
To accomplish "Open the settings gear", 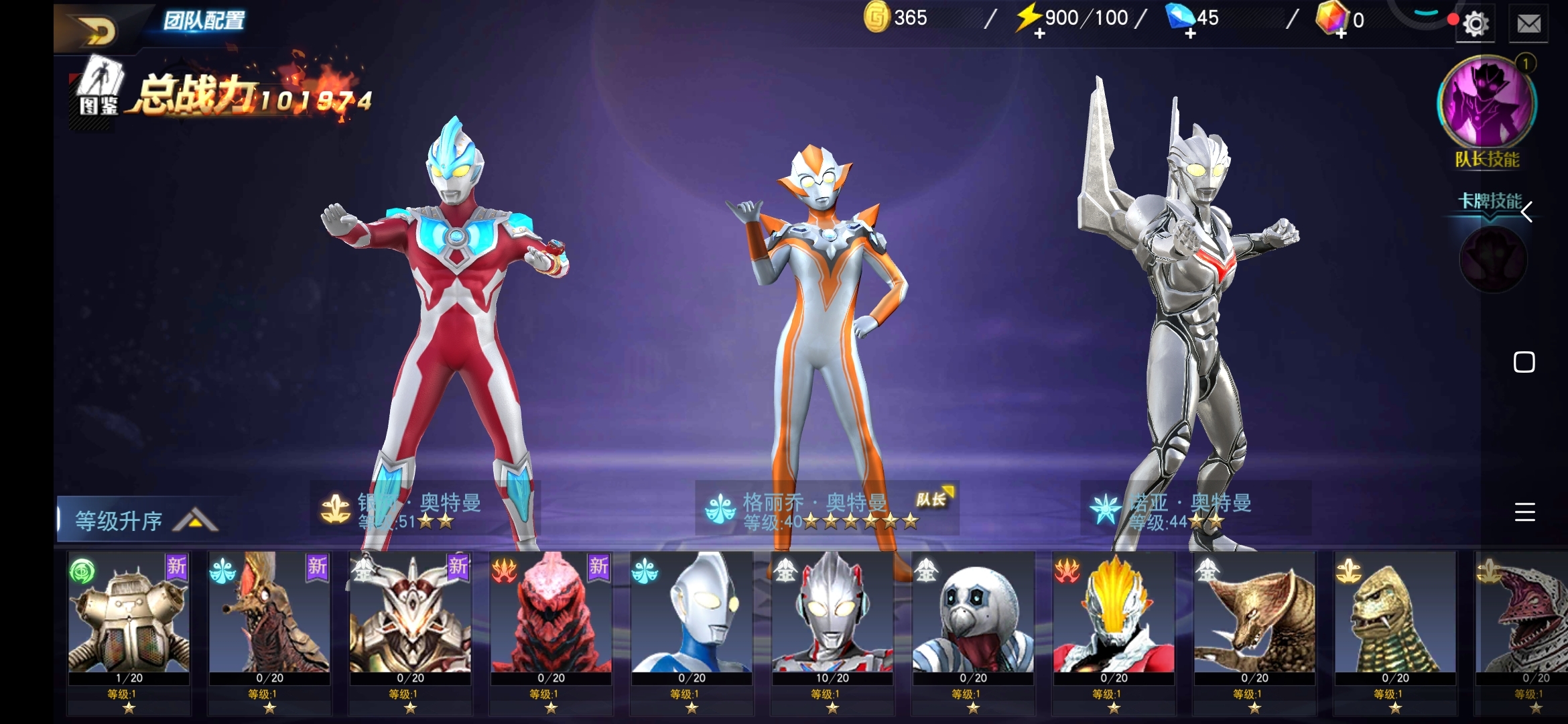I will pyautogui.click(x=1475, y=24).
